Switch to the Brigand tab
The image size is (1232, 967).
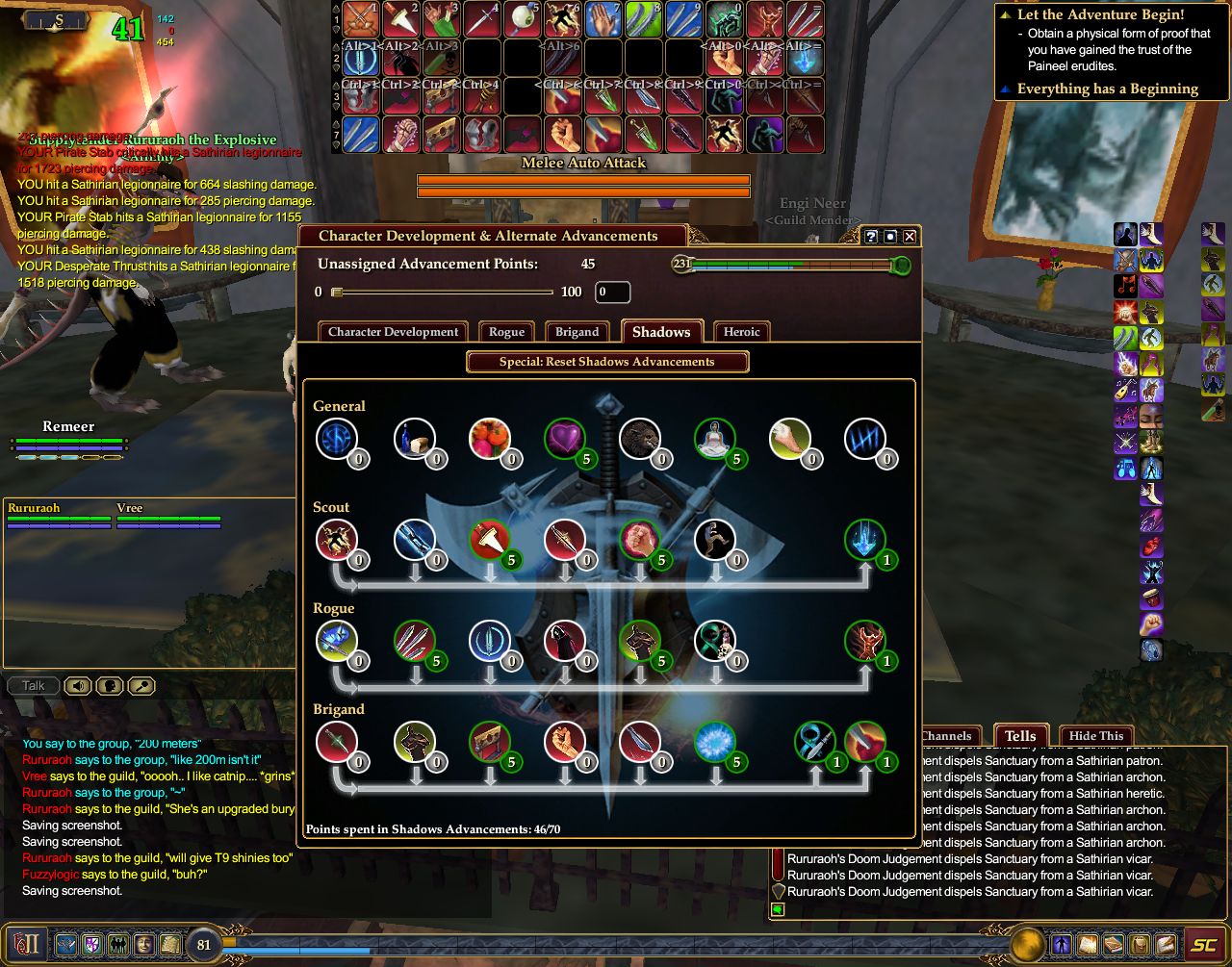click(x=577, y=332)
